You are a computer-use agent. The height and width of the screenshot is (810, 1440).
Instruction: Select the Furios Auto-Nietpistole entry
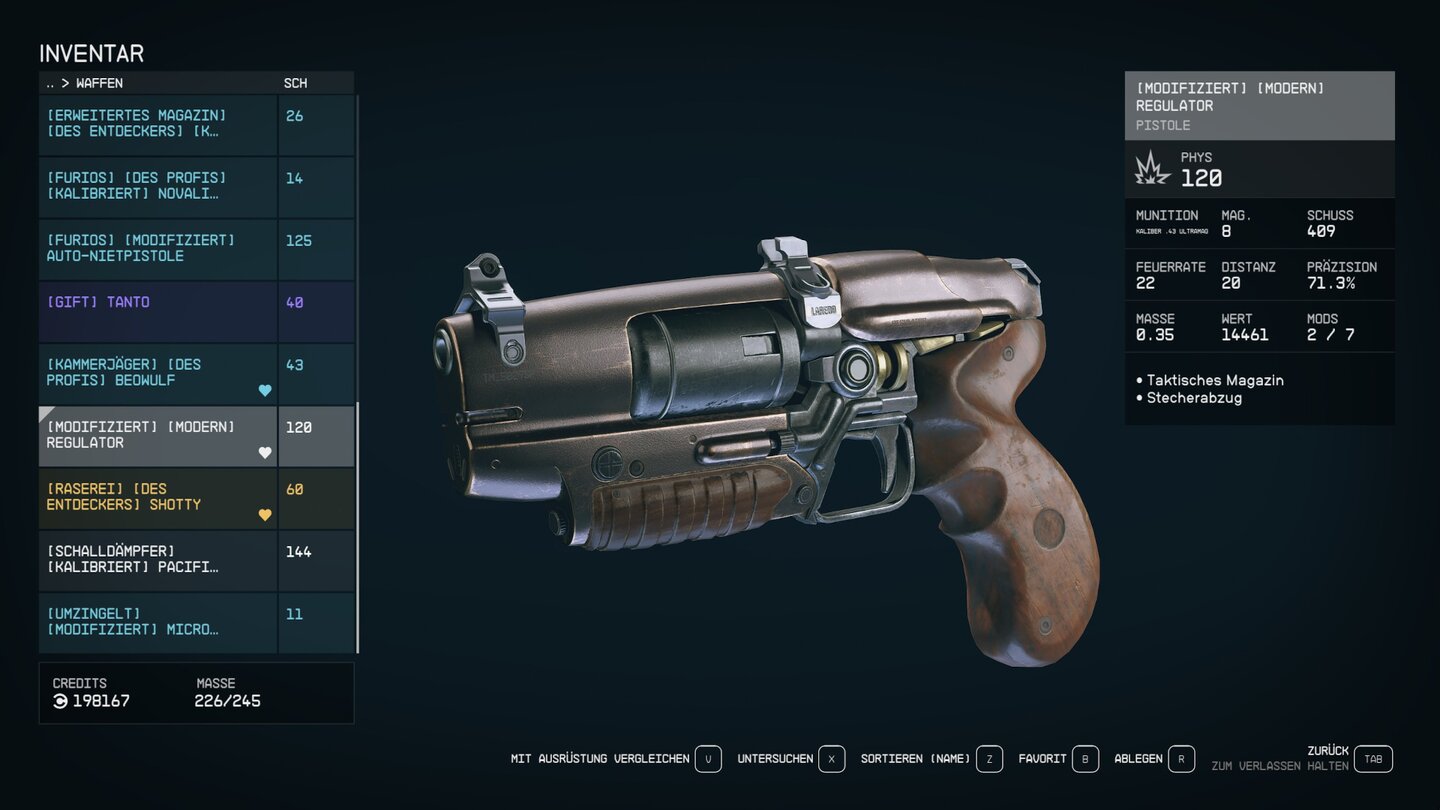[x=157, y=248]
